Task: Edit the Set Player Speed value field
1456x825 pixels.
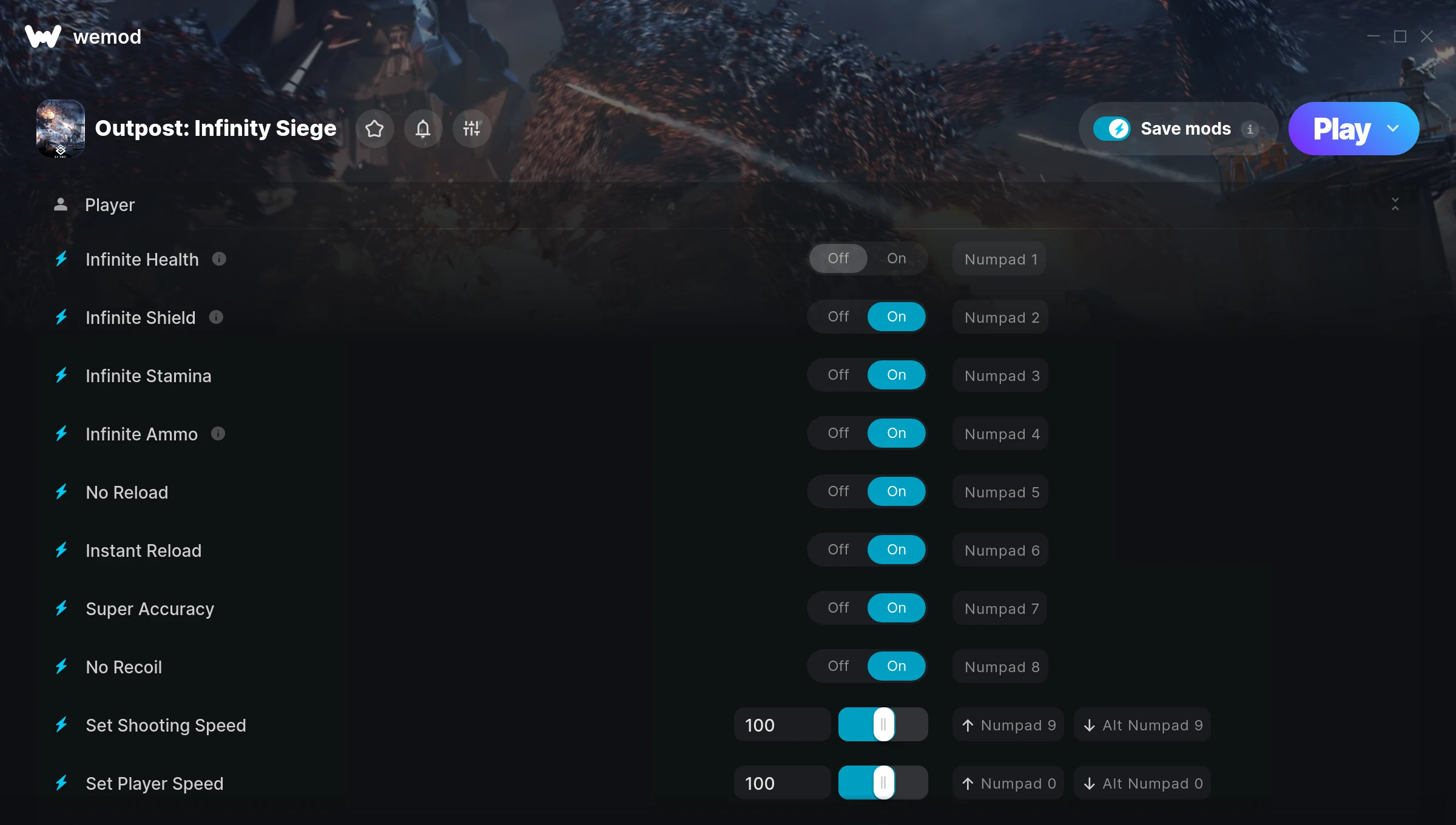Action: (x=782, y=783)
